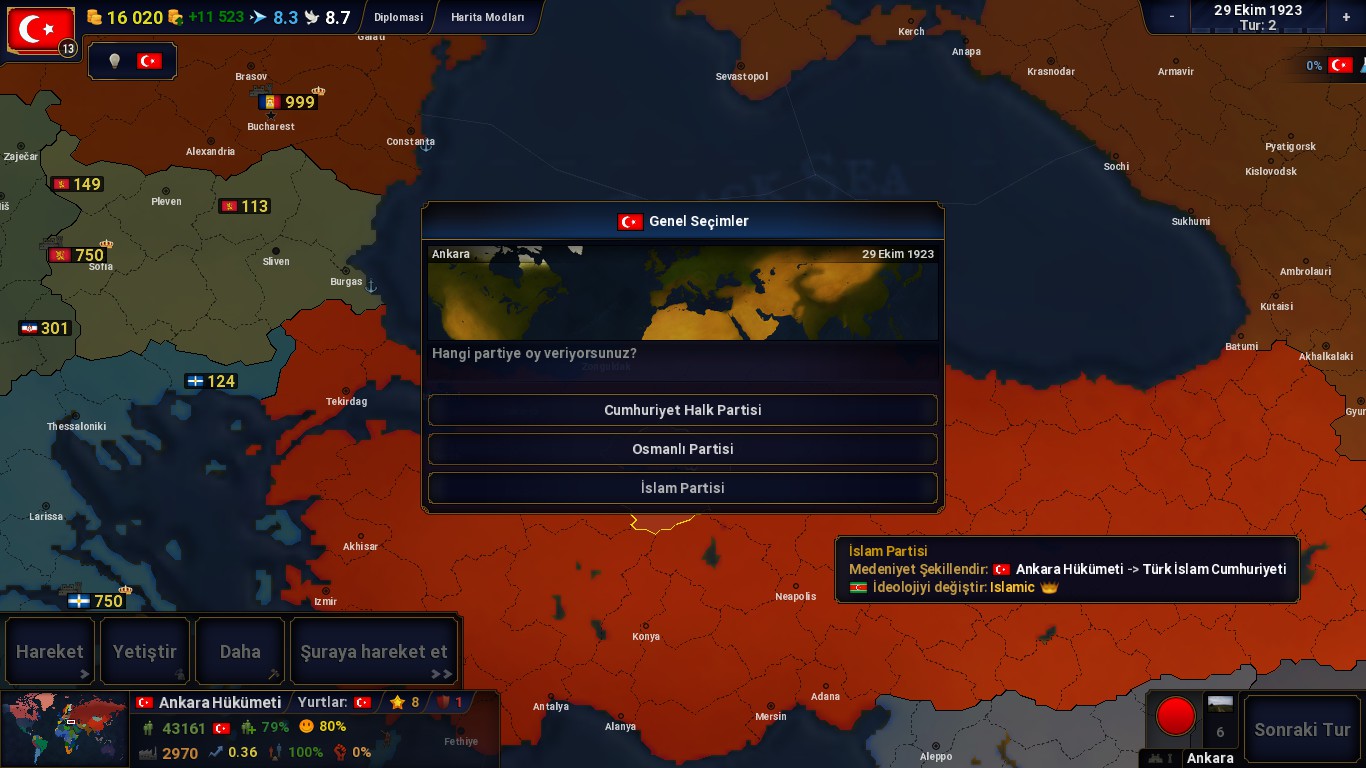End turn with Sonraki Tur
This screenshot has width=1366, height=768.
[1302, 729]
